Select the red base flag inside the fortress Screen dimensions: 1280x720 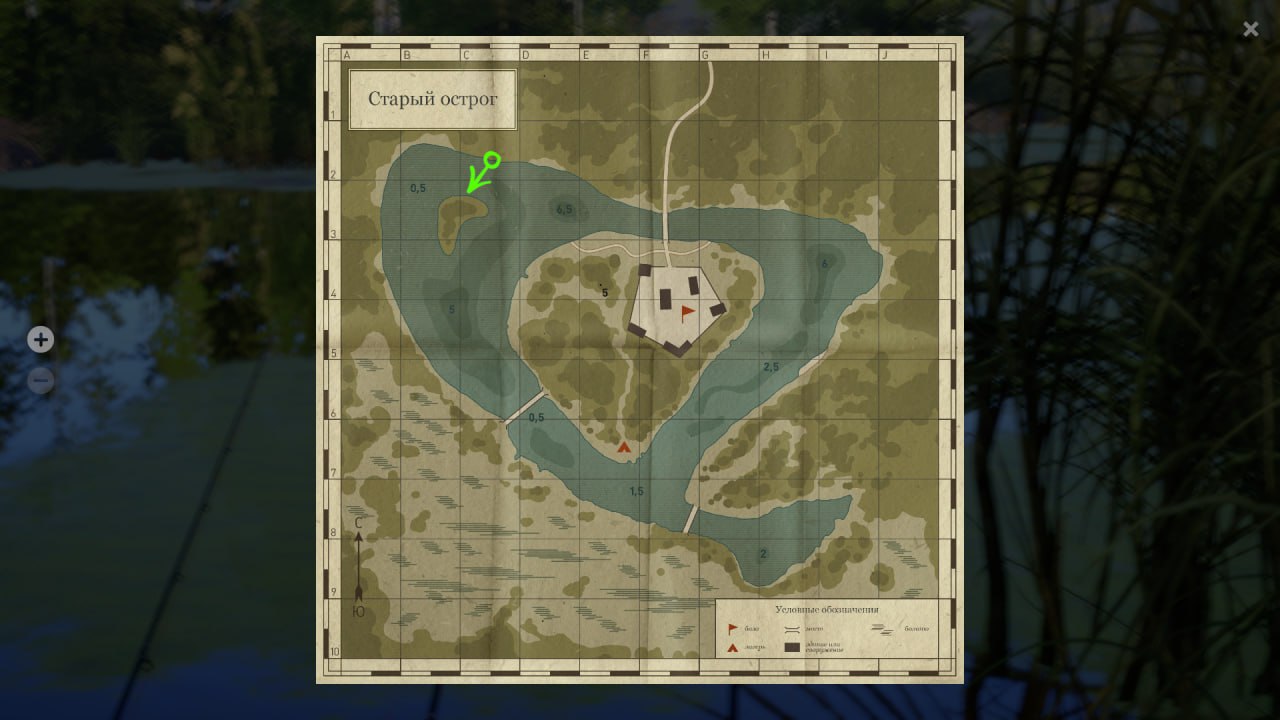[x=686, y=312]
